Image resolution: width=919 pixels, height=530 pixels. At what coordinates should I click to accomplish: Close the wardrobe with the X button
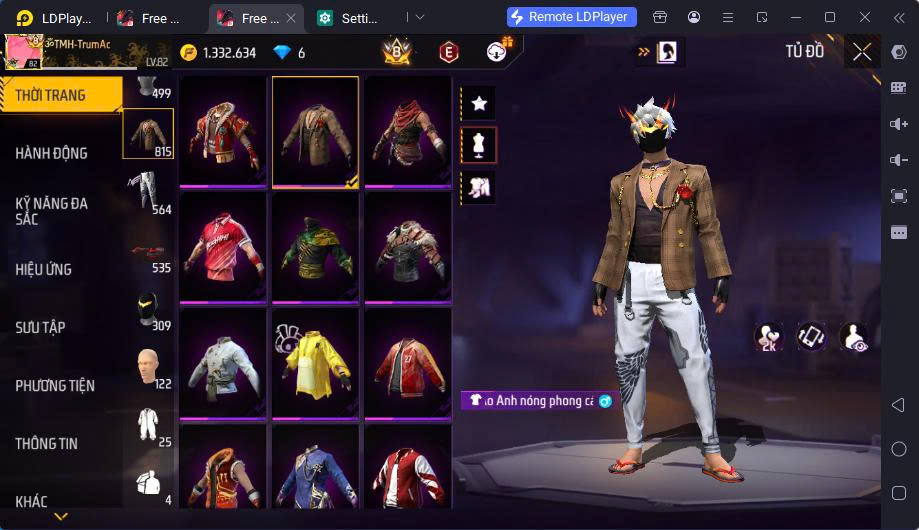click(862, 52)
